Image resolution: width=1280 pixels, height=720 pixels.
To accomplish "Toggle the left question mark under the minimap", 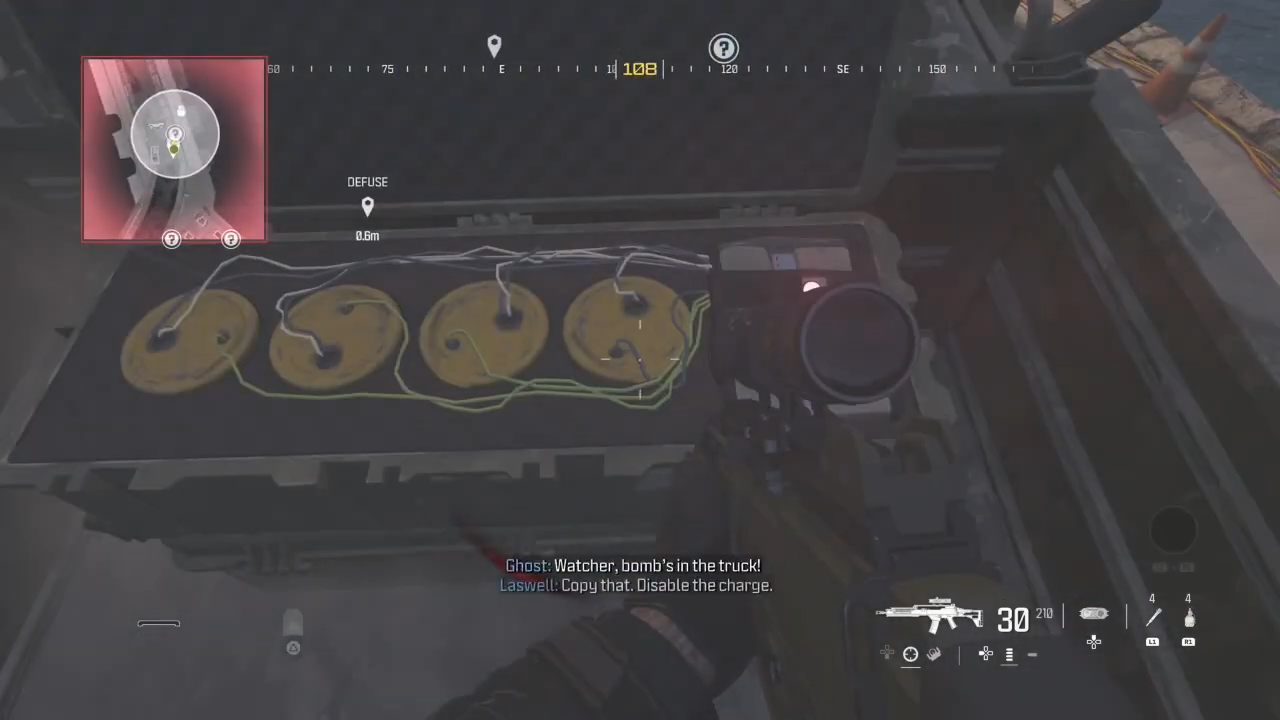I will [171, 238].
